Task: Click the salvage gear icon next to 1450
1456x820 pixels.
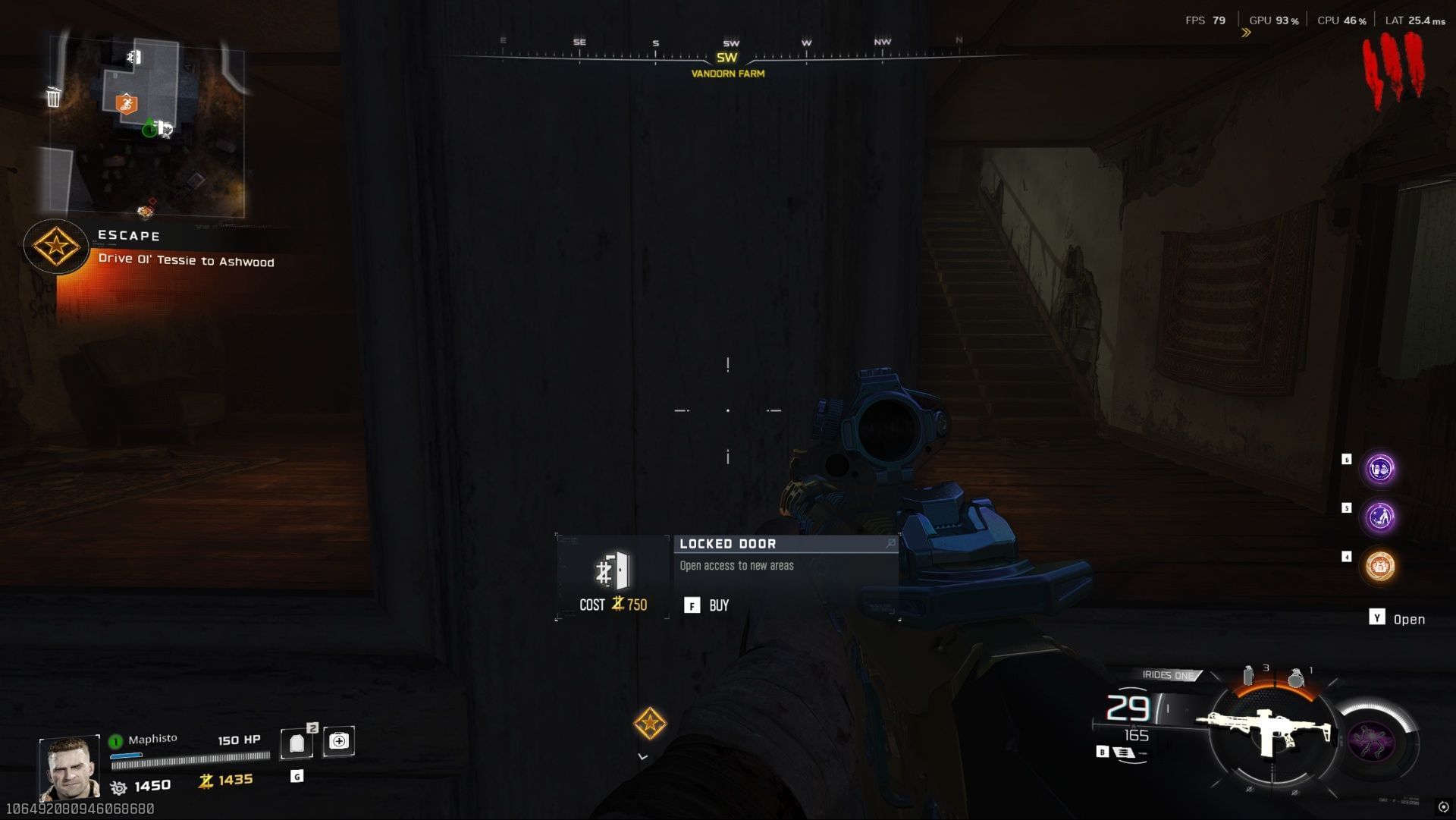Action: click(118, 785)
